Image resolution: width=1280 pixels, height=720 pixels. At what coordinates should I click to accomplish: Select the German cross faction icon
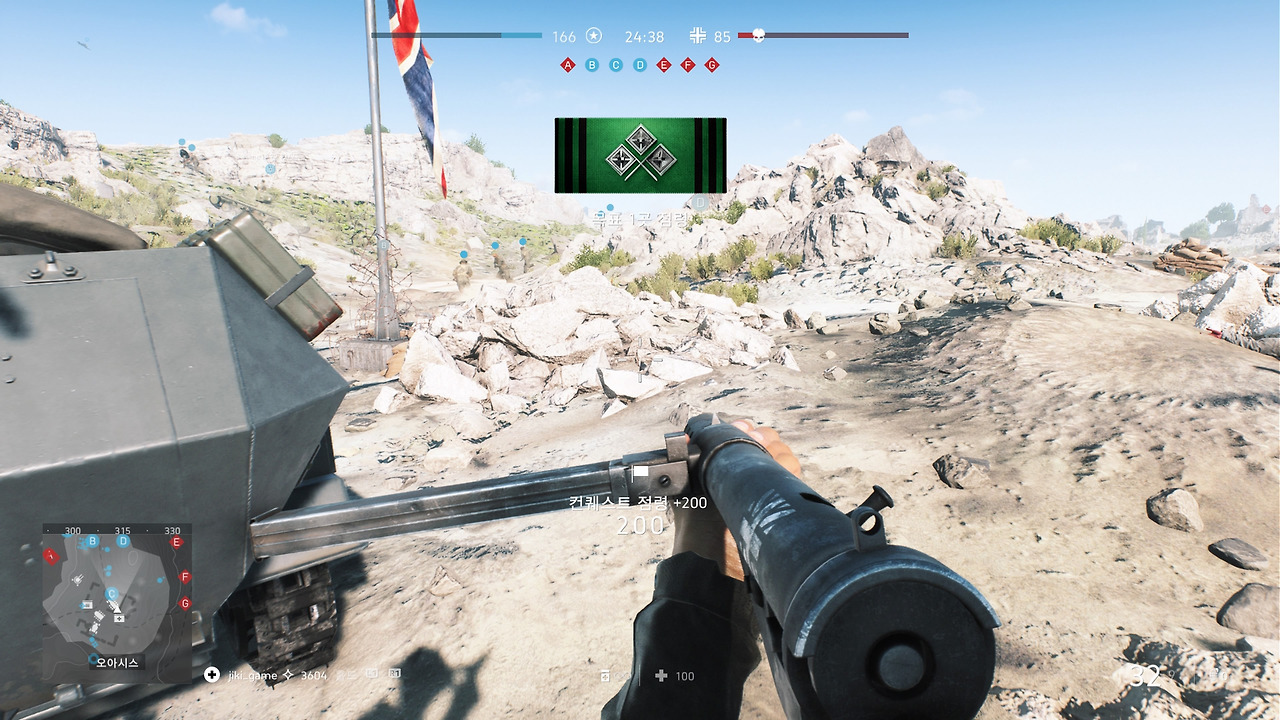pos(699,35)
